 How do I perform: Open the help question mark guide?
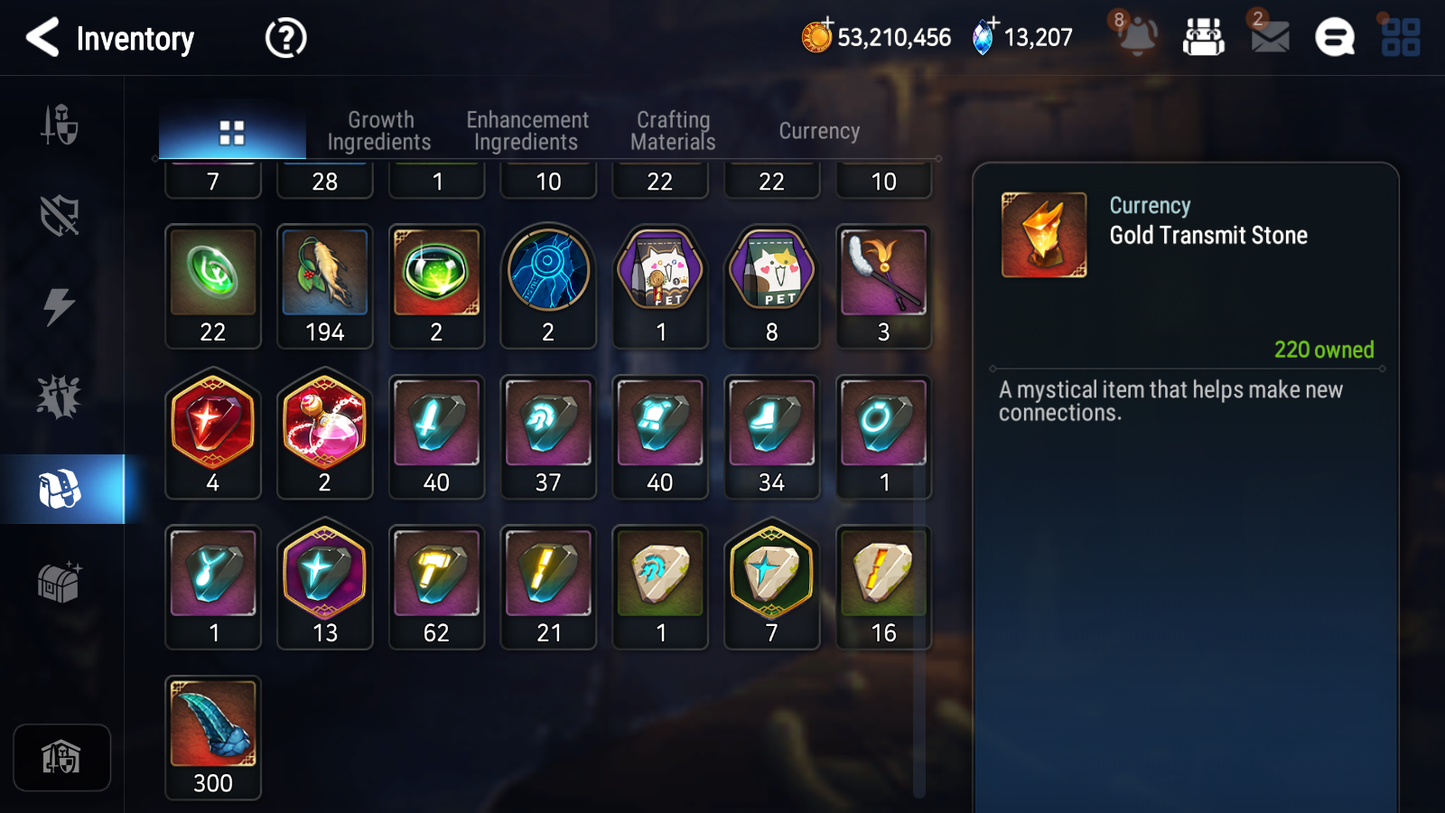[286, 38]
